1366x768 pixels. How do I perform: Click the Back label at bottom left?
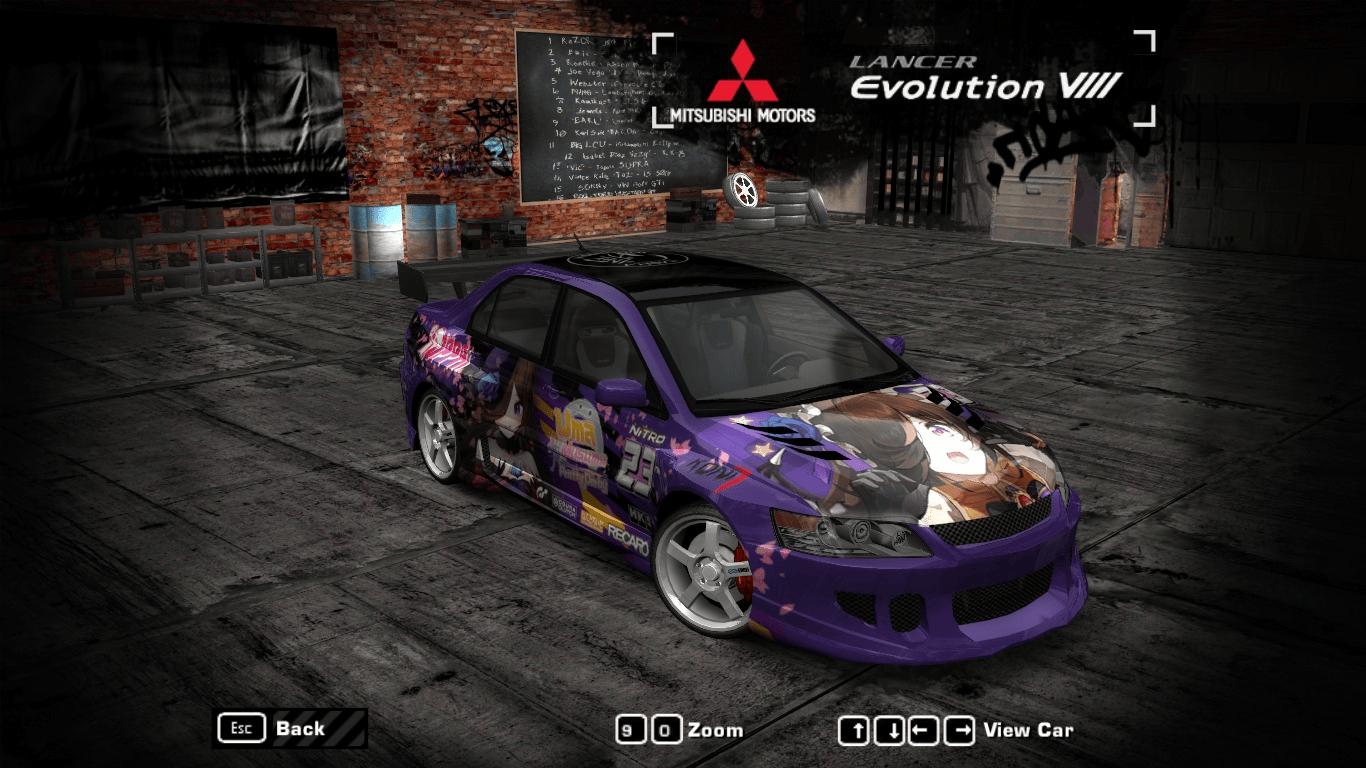tap(299, 729)
